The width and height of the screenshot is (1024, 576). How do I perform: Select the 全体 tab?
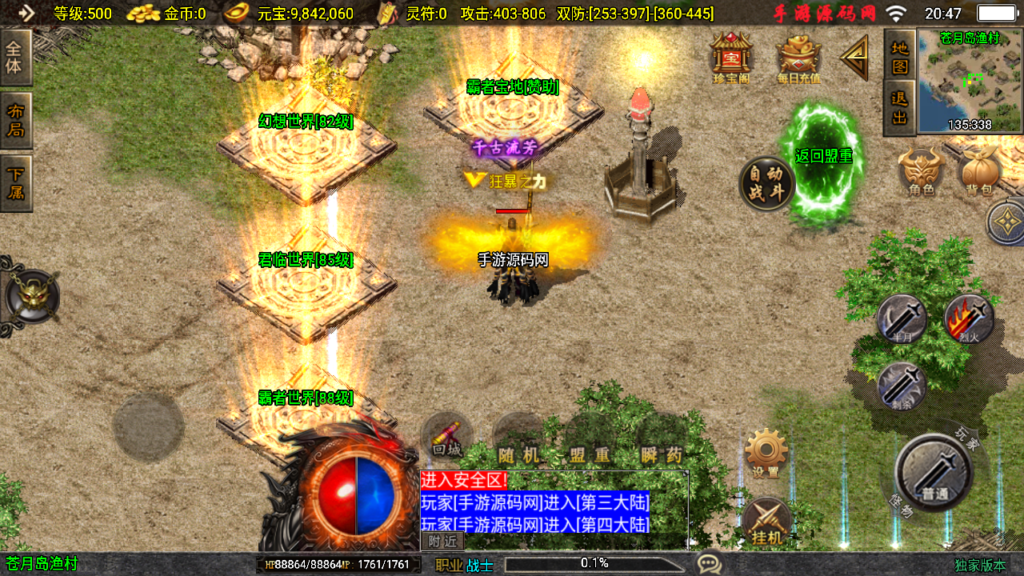coord(17,58)
